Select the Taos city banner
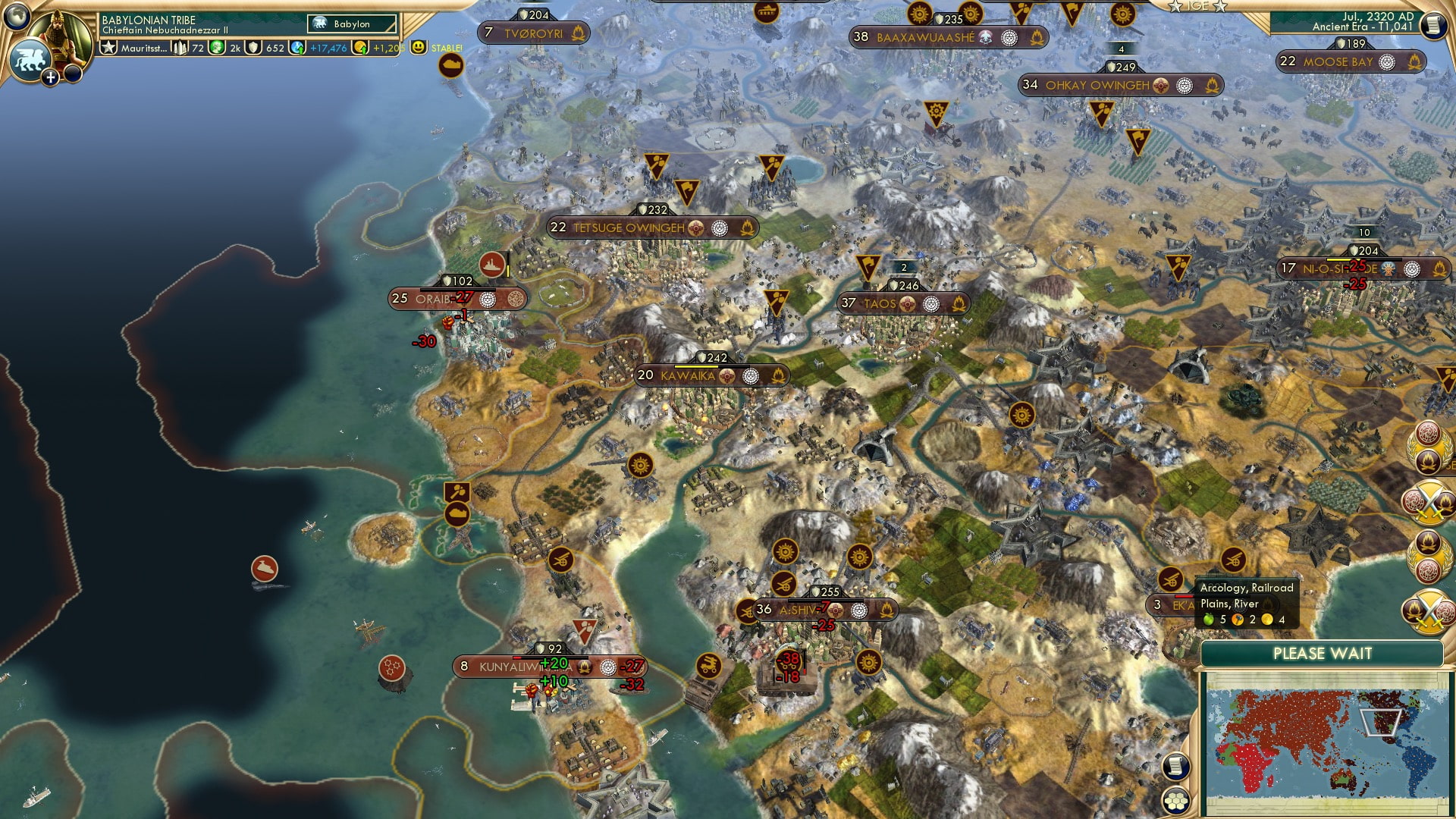Viewport: 1456px width, 819px height. (x=880, y=304)
